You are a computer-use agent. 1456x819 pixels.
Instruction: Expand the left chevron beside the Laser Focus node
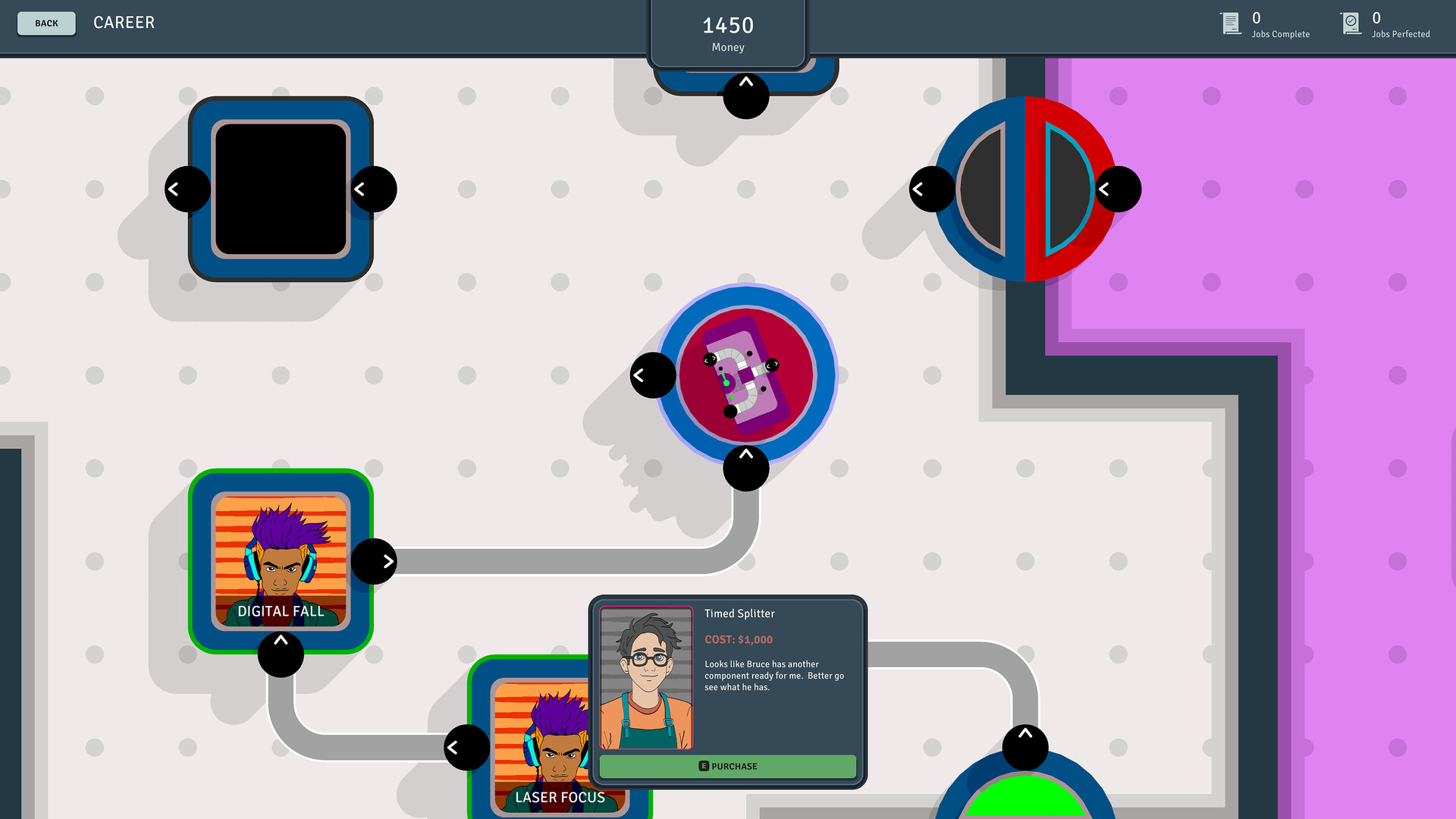coord(466,747)
